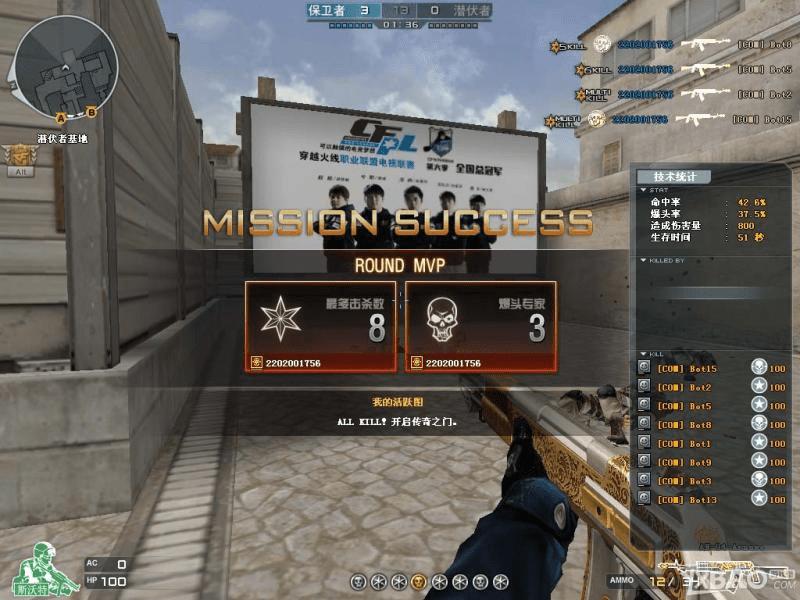
Task: Click the most kills MVP card with star
Action: pyautogui.click(x=321, y=326)
